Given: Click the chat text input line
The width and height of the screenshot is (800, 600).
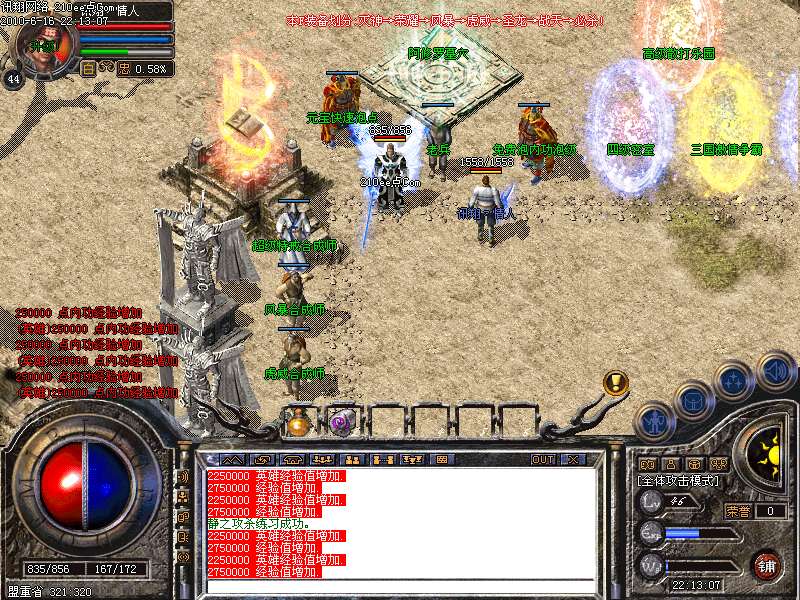Looking at the screenshot, I should point(400,586).
